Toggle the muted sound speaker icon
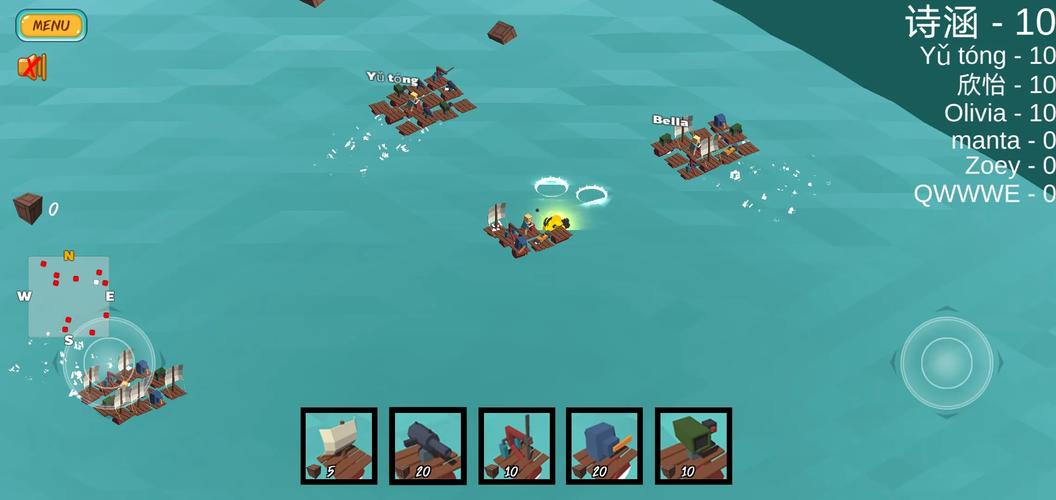Image resolution: width=1056 pixels, height=500 pixels. click(32, 67)
